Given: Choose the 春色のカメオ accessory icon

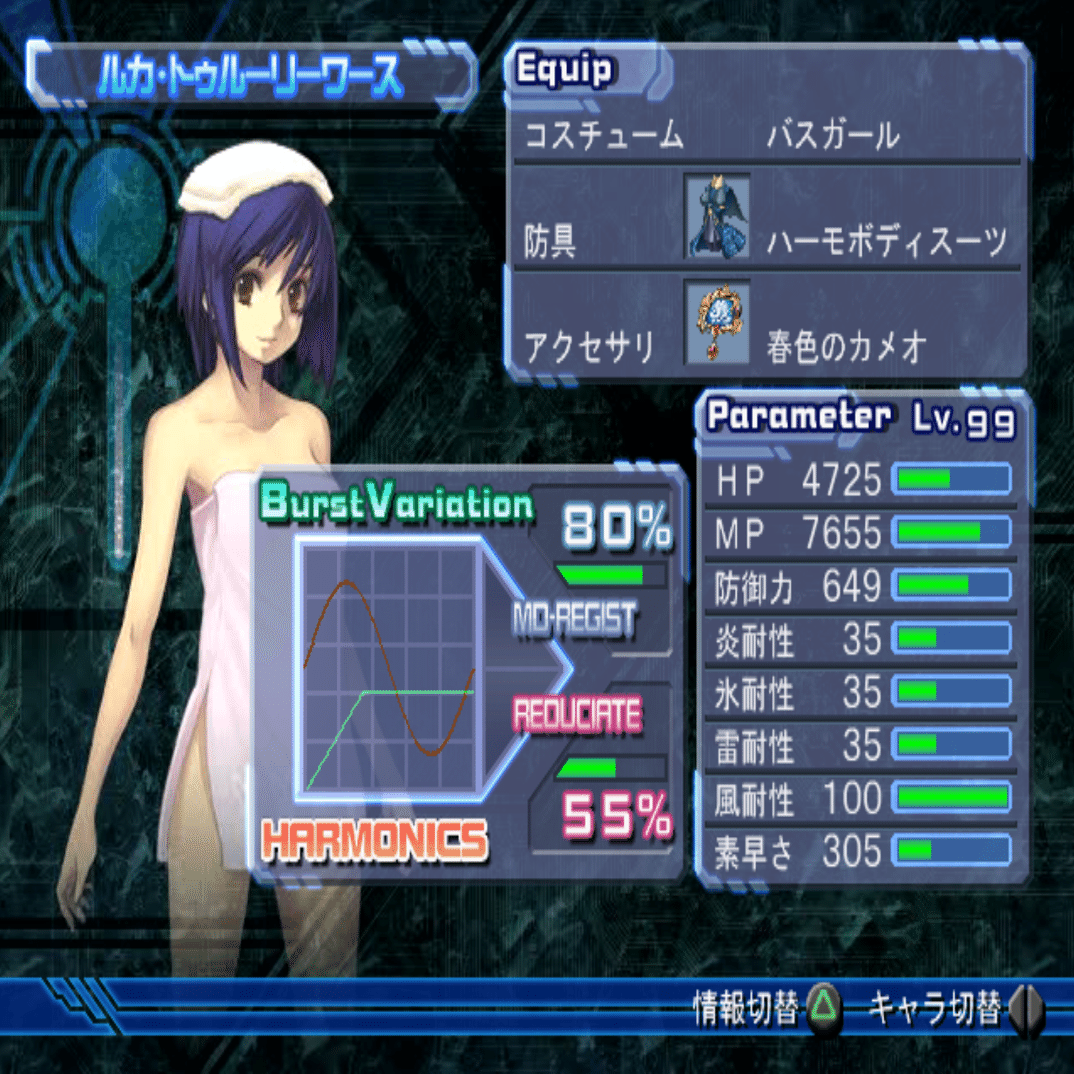Looking at the screenshot, I should point(716,322).
